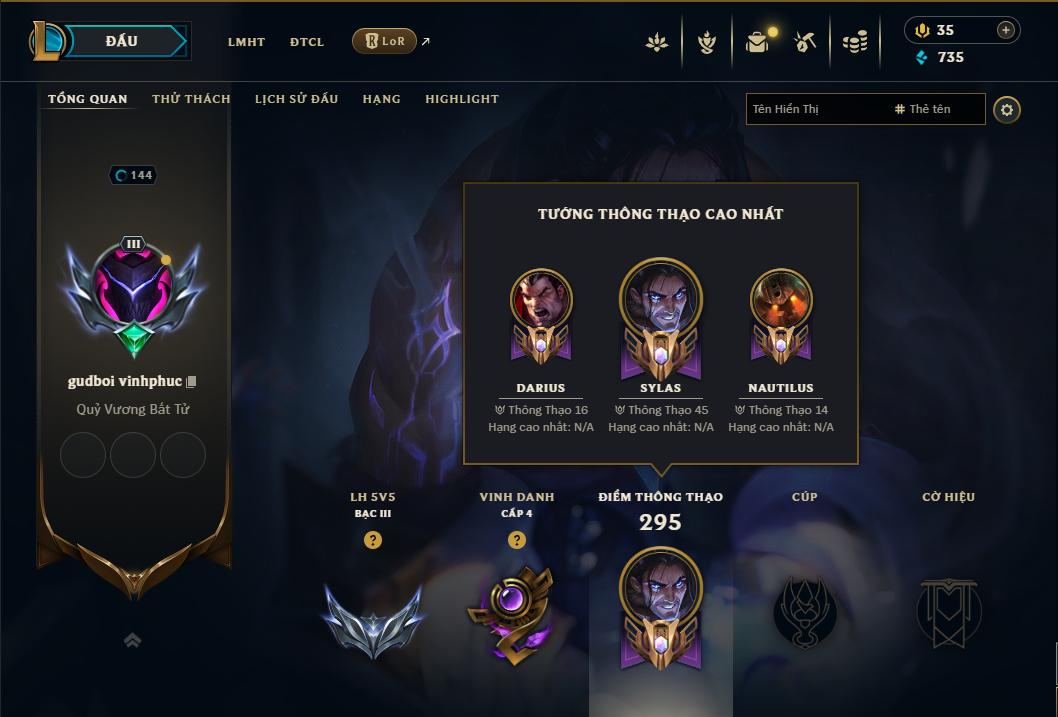Open the profile settings gear
The image size is (1058, 717).
[1007, 110]
